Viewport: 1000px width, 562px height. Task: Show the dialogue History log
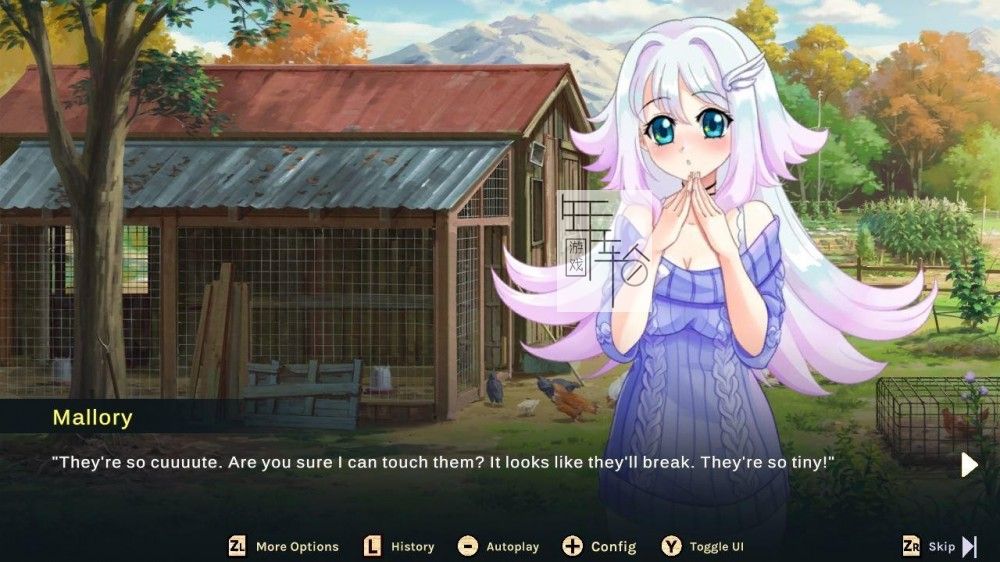pos(399,547)
